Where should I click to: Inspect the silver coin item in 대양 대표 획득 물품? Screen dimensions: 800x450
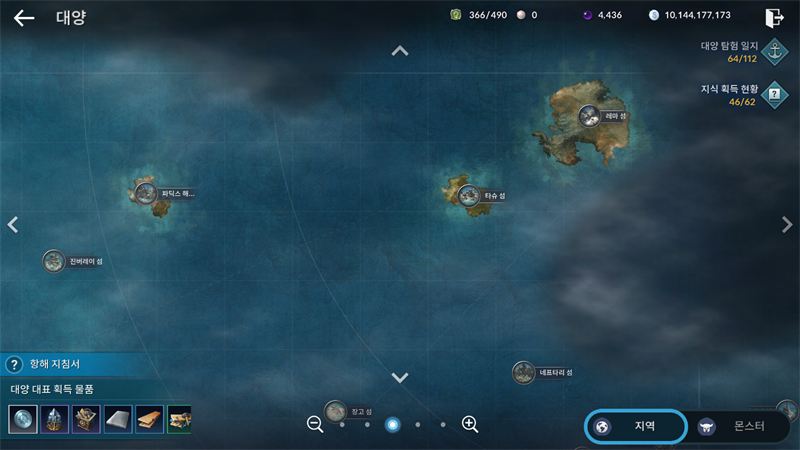point(23,419)
